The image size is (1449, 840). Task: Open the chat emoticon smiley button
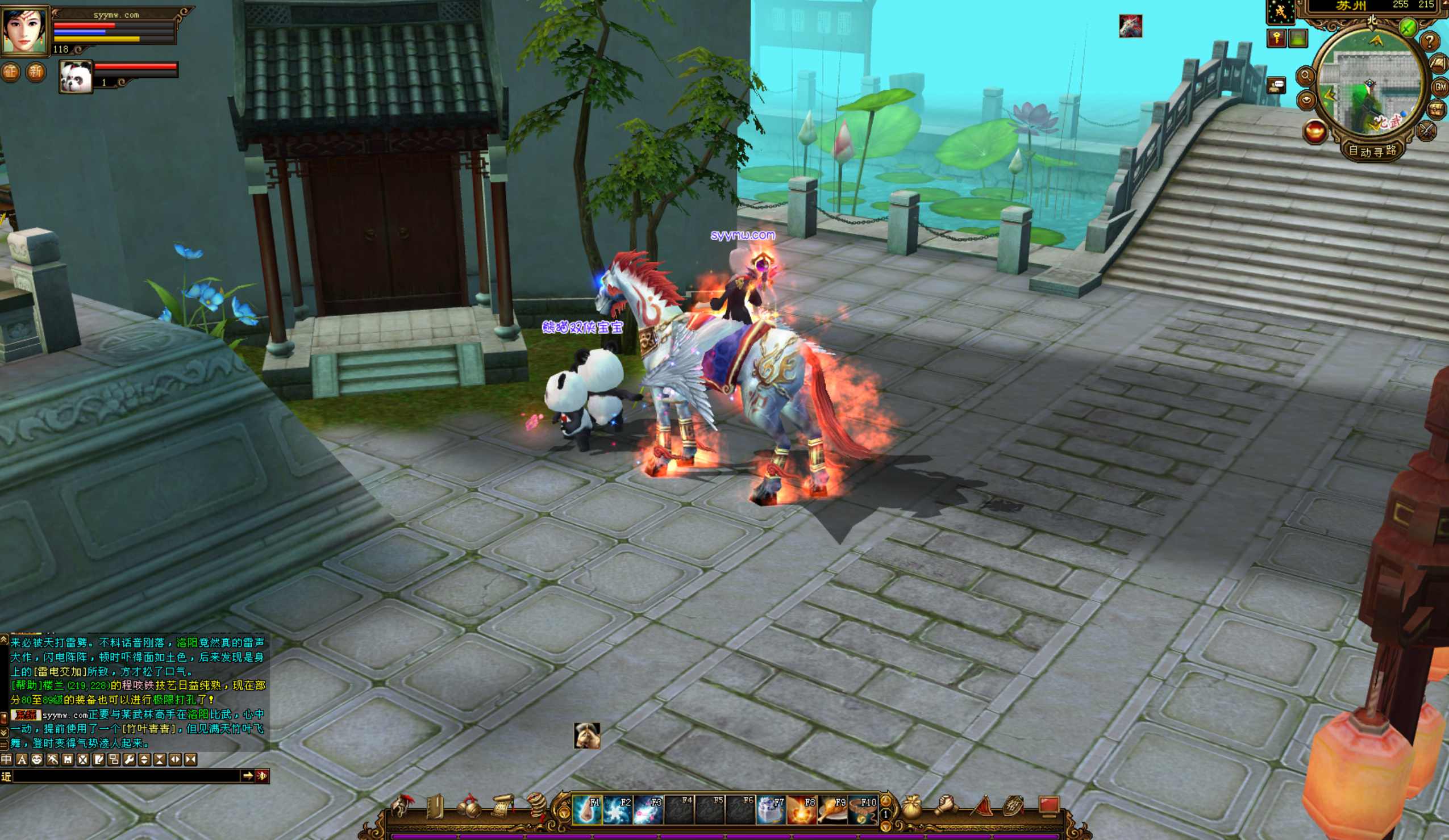pyautogui.click(x=38, y=759)
